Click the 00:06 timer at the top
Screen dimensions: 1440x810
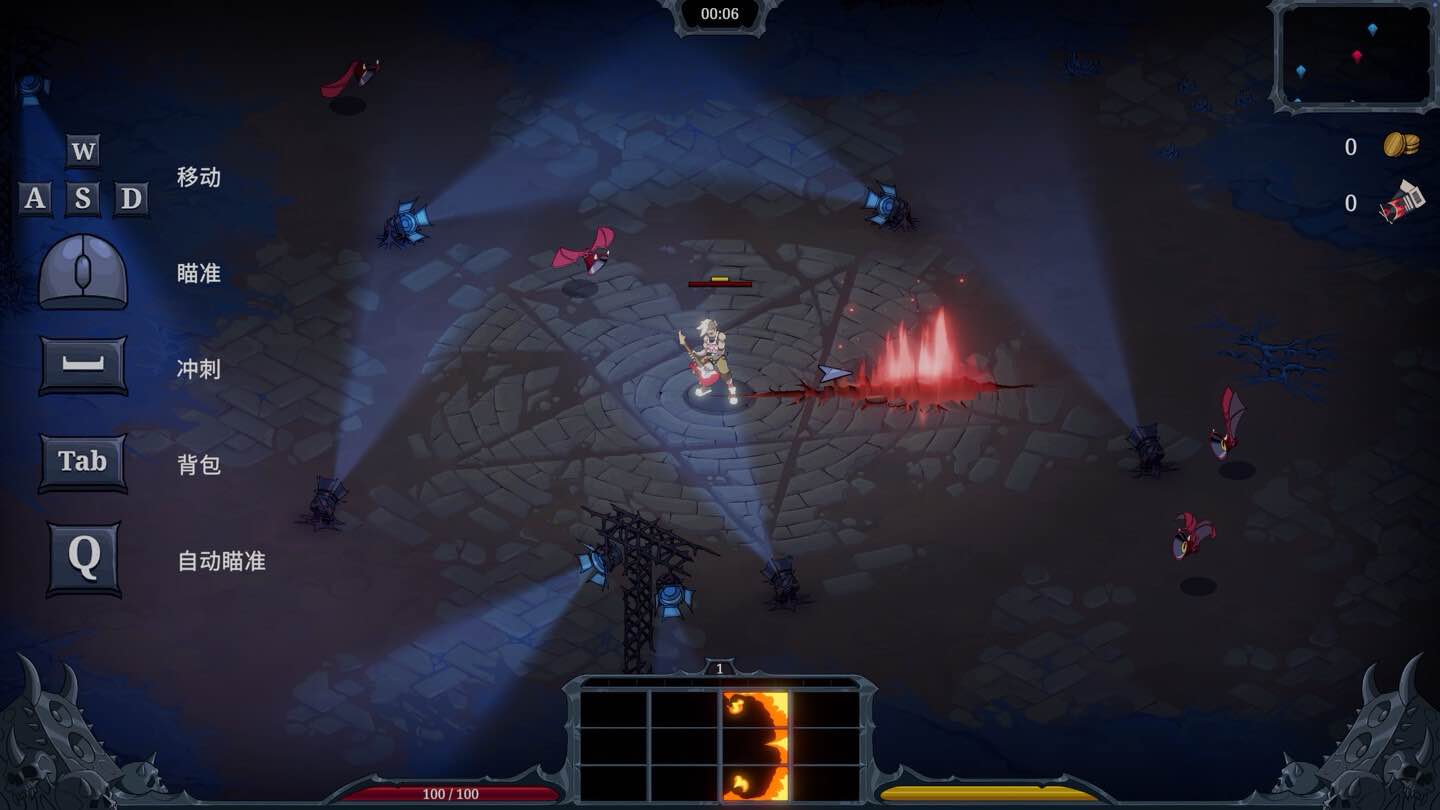coord(720,14)
